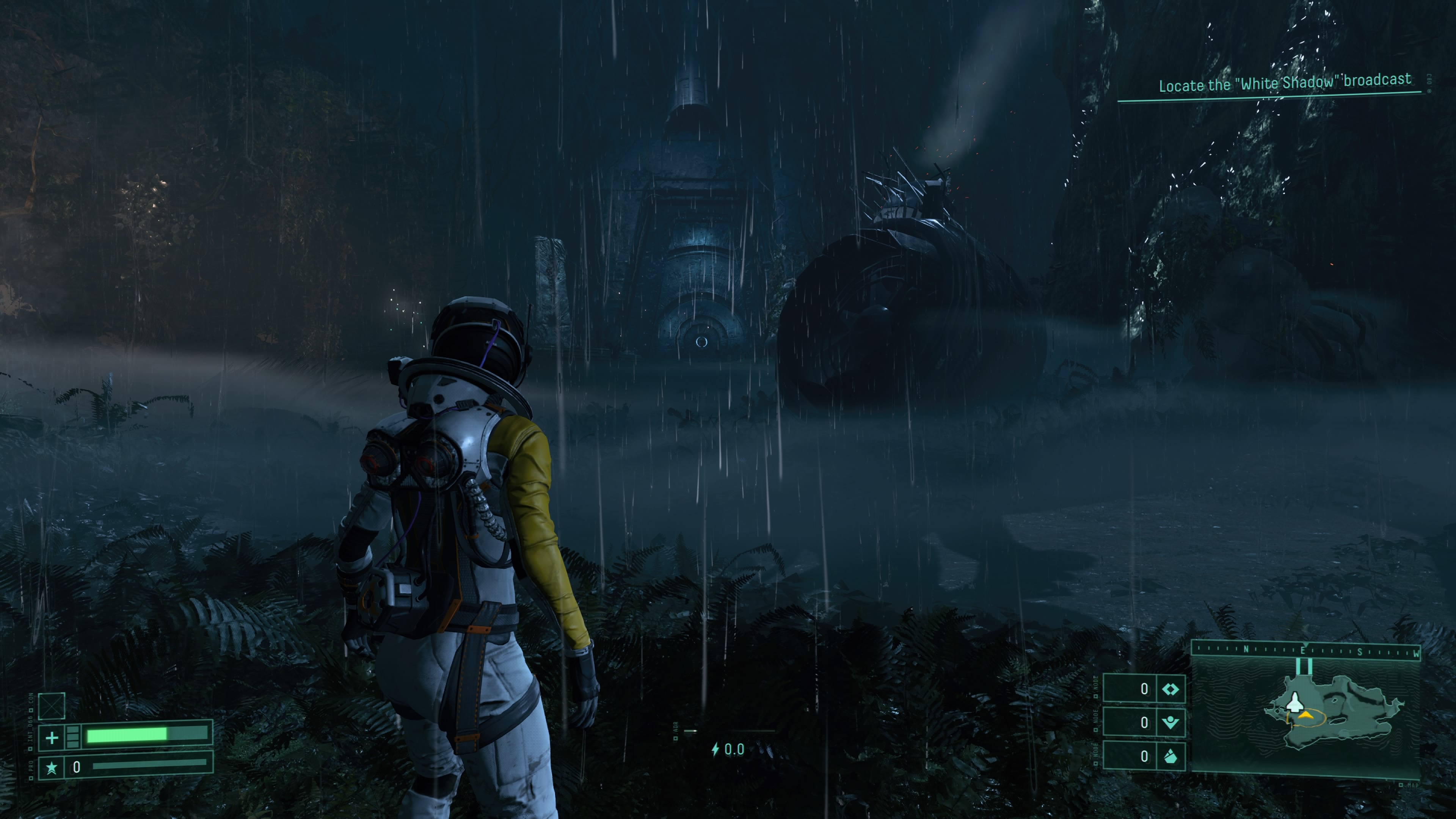
Task: Select the "White Shadow" broadcast objective tracker
Action: 1284,83
